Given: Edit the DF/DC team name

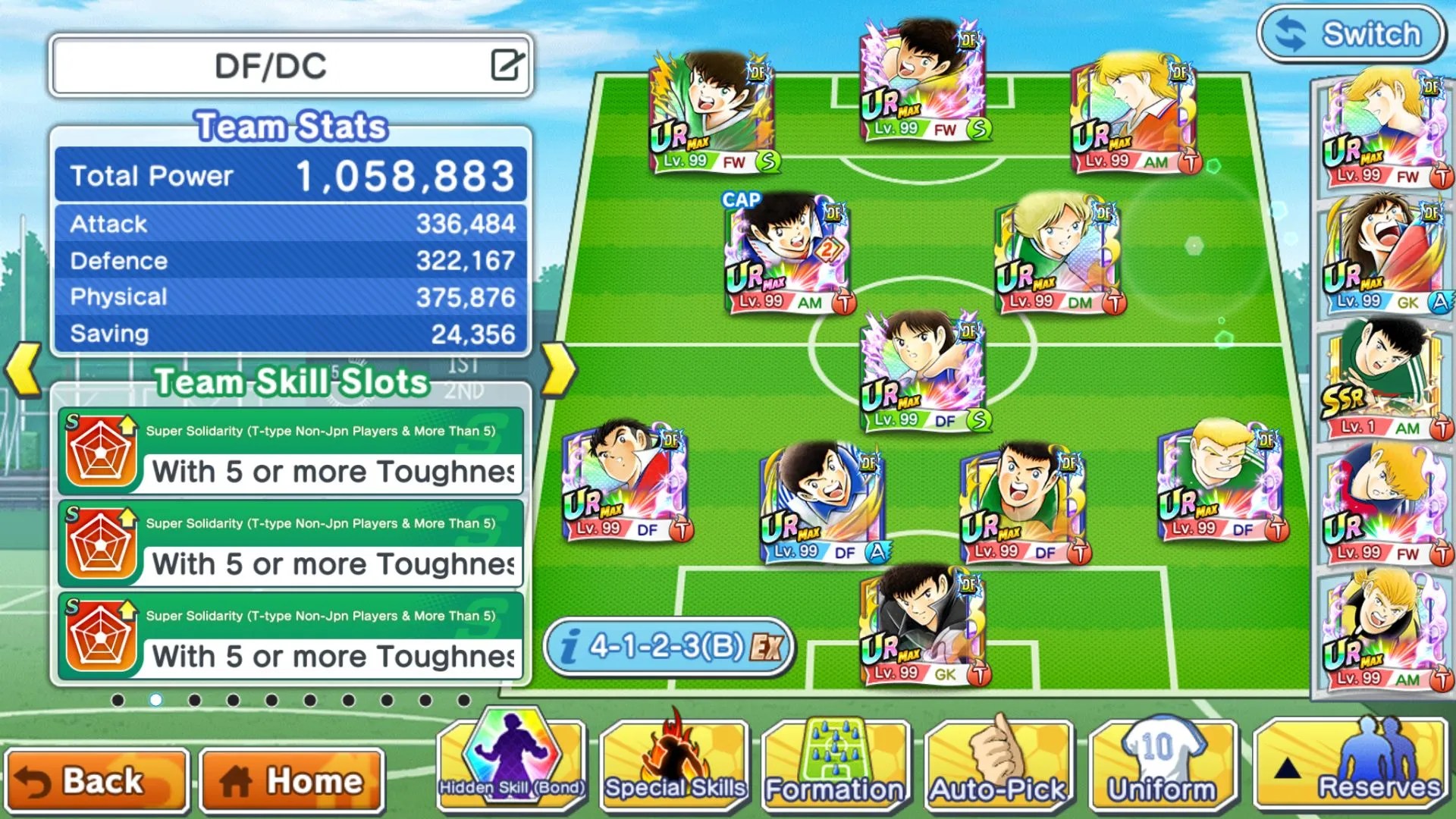Looking at the screenshot, I should click(x=507, y=65).
